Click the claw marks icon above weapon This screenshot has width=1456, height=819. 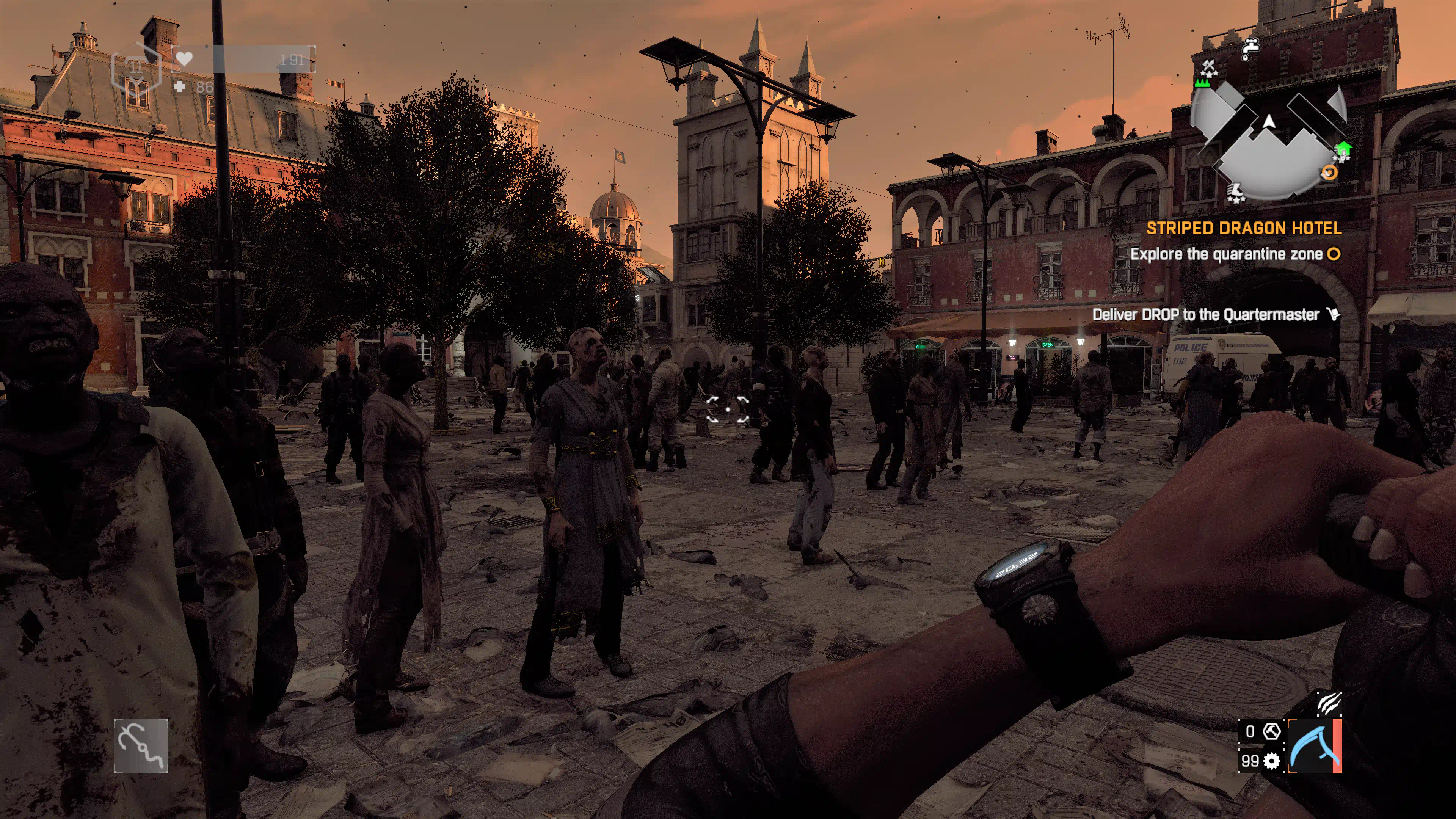click(1329, 703)
